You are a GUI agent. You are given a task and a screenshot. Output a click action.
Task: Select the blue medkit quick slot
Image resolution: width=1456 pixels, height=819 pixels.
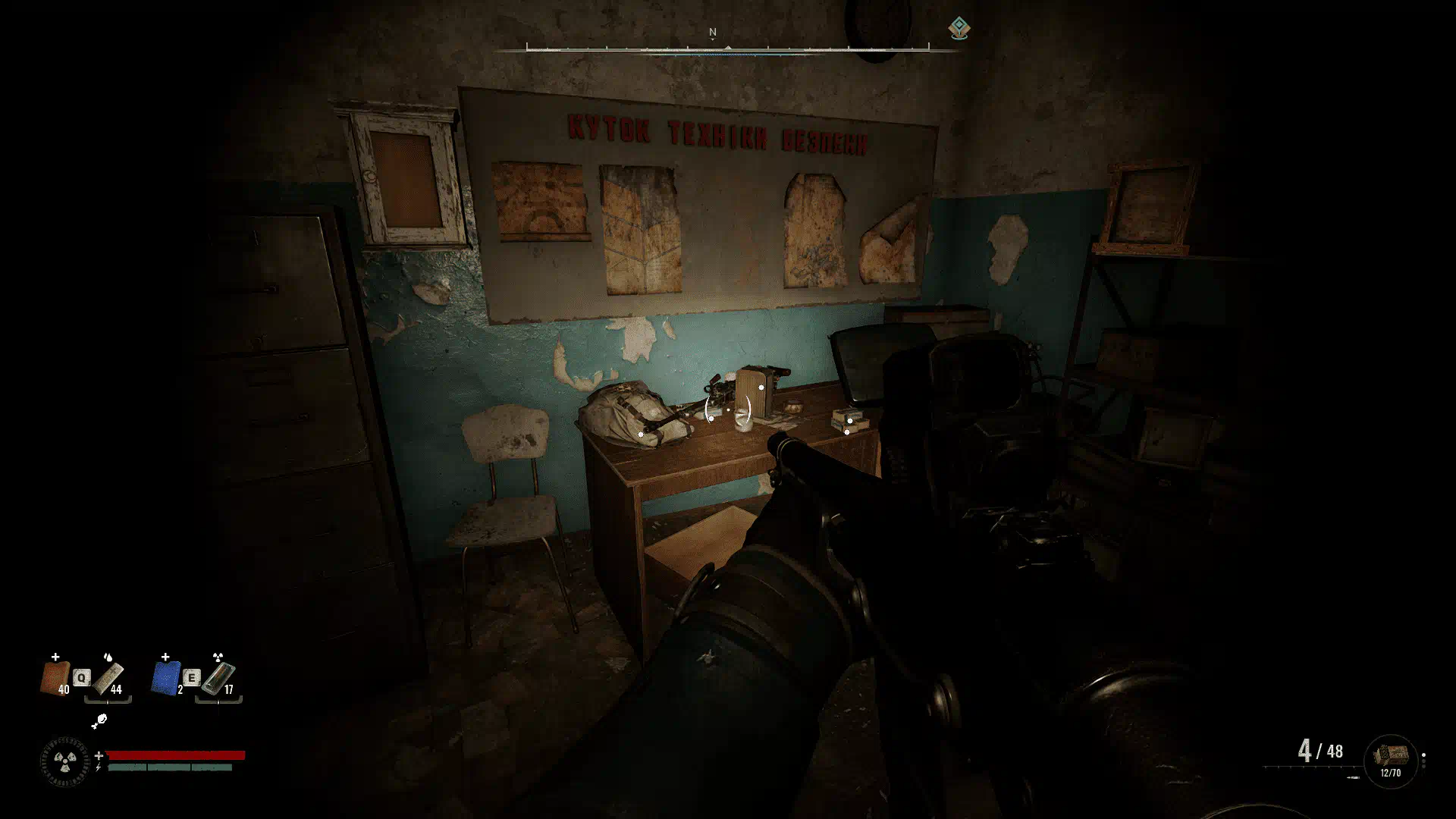(166, 677)
